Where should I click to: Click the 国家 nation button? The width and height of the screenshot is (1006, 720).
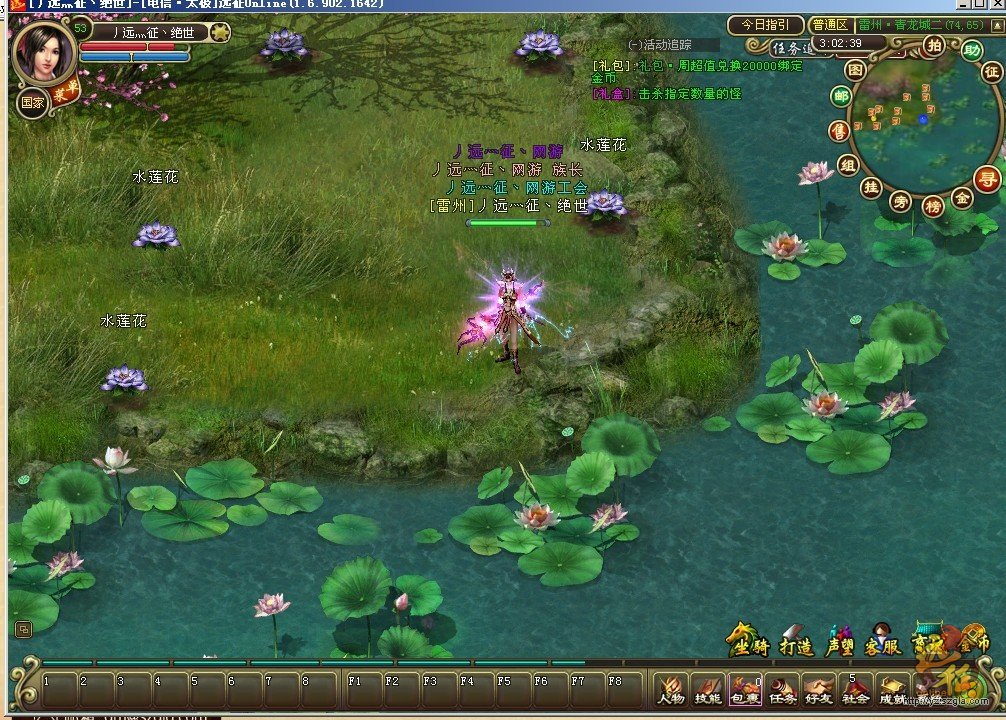click(32, 101)
